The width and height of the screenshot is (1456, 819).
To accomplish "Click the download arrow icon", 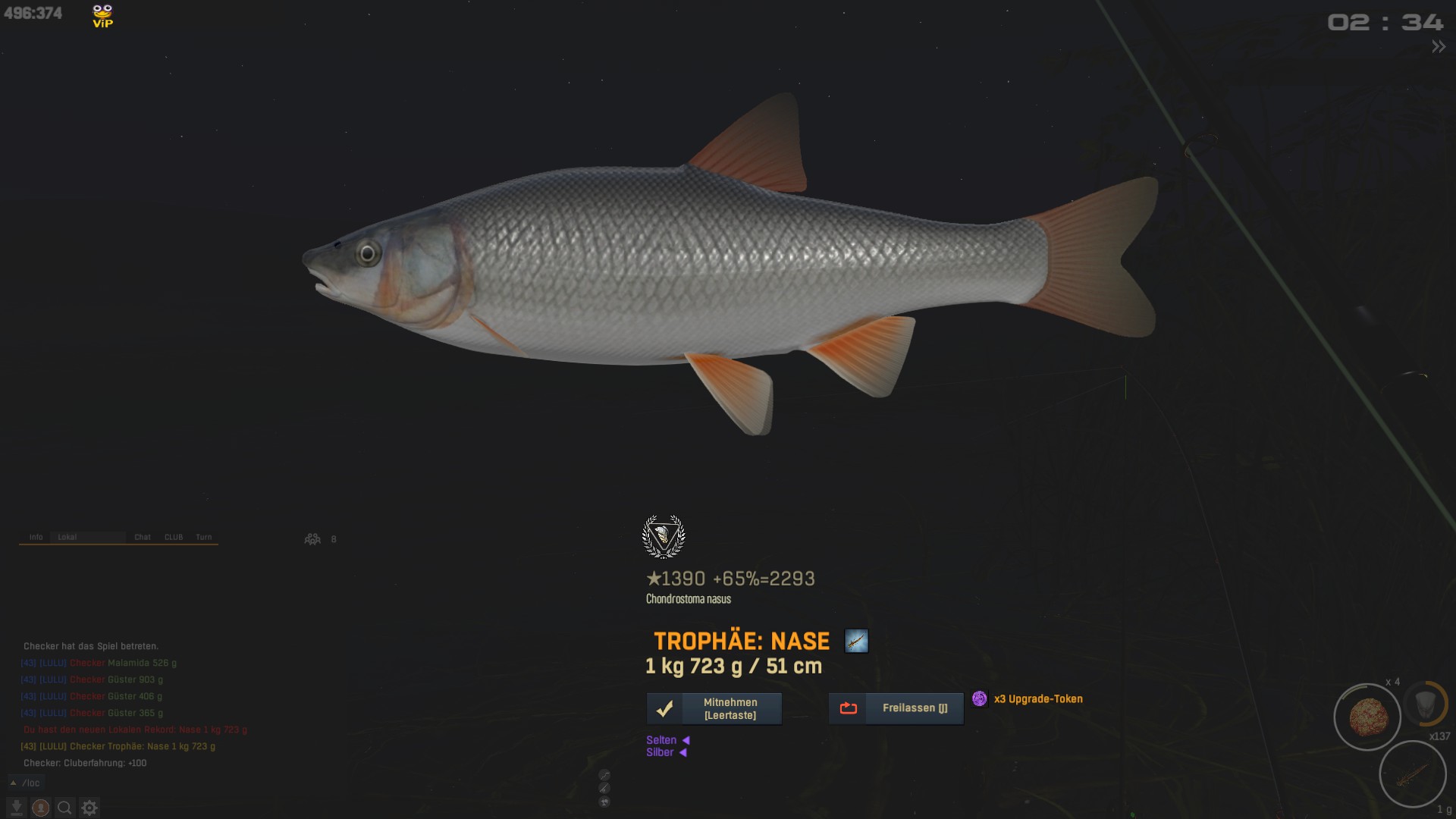I will pyautogui.click(x=17, y=808).
